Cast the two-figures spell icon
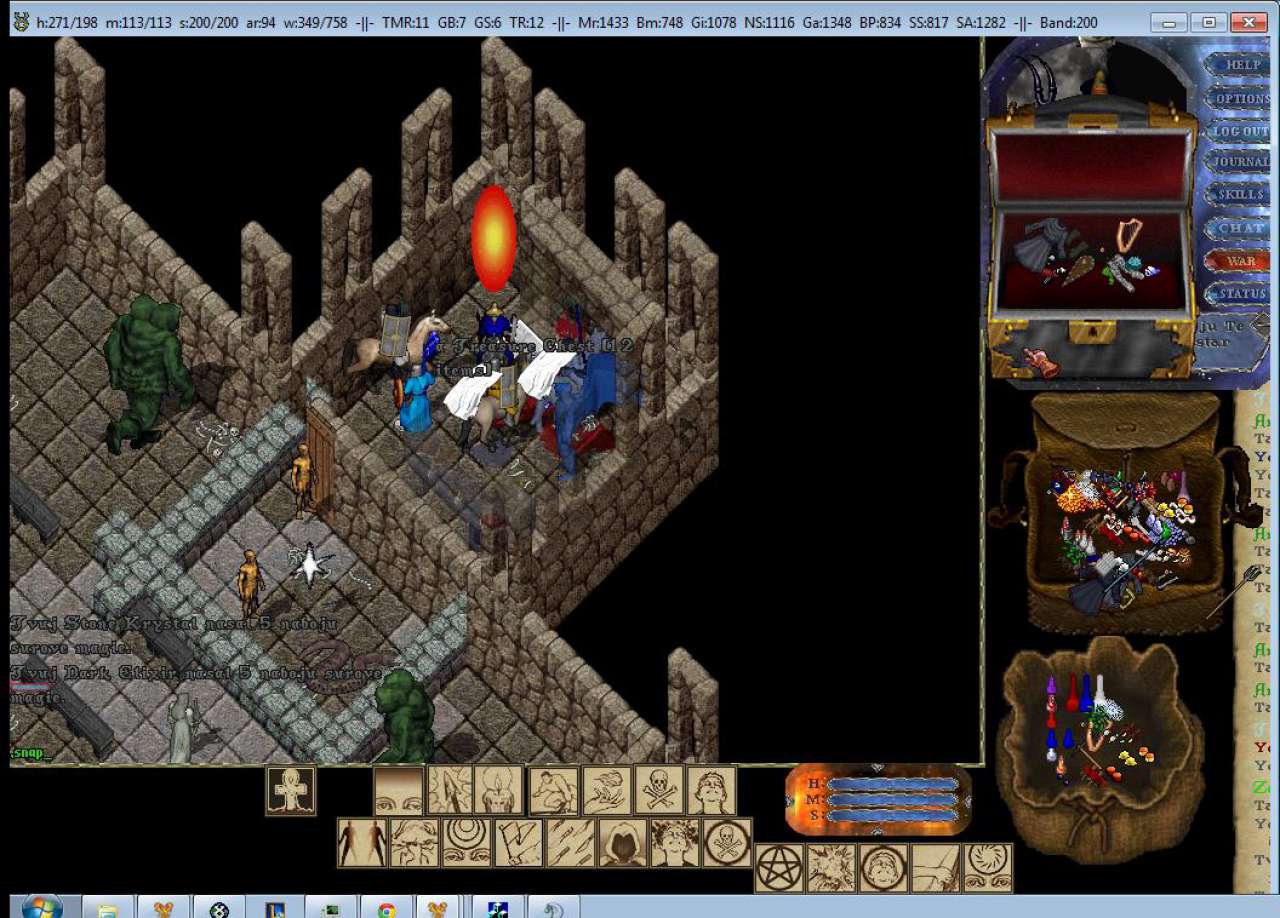This screenshot has width=1280, height=918. pyautogui.click(x=362, y=843)
